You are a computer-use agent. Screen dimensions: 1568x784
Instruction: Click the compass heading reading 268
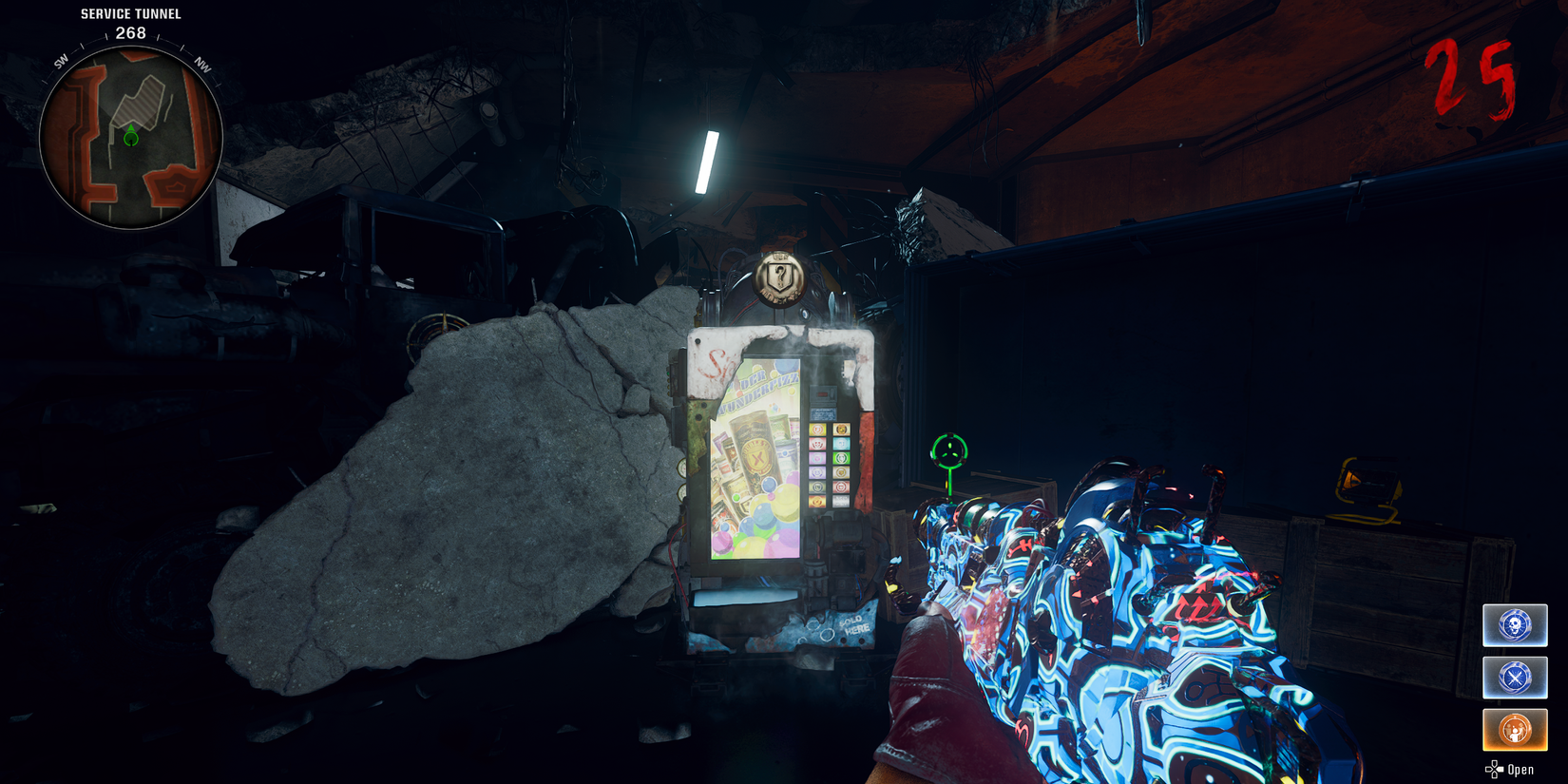(129, 31)
